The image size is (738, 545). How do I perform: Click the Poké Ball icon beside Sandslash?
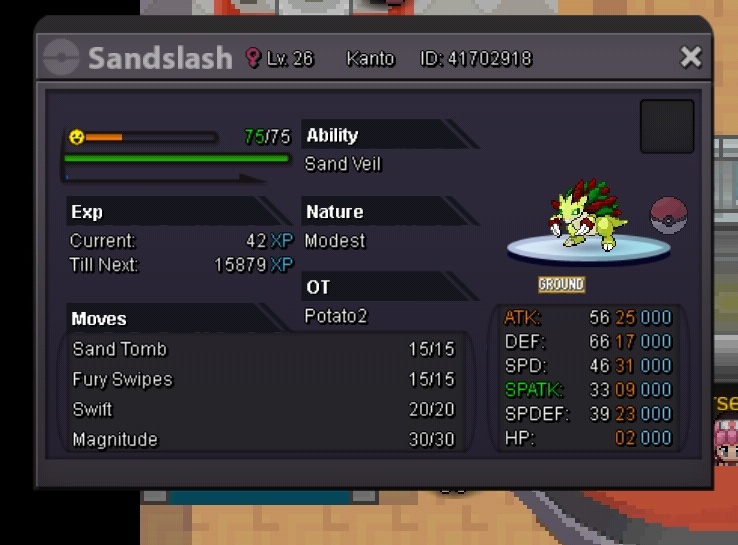coord(669,215)
